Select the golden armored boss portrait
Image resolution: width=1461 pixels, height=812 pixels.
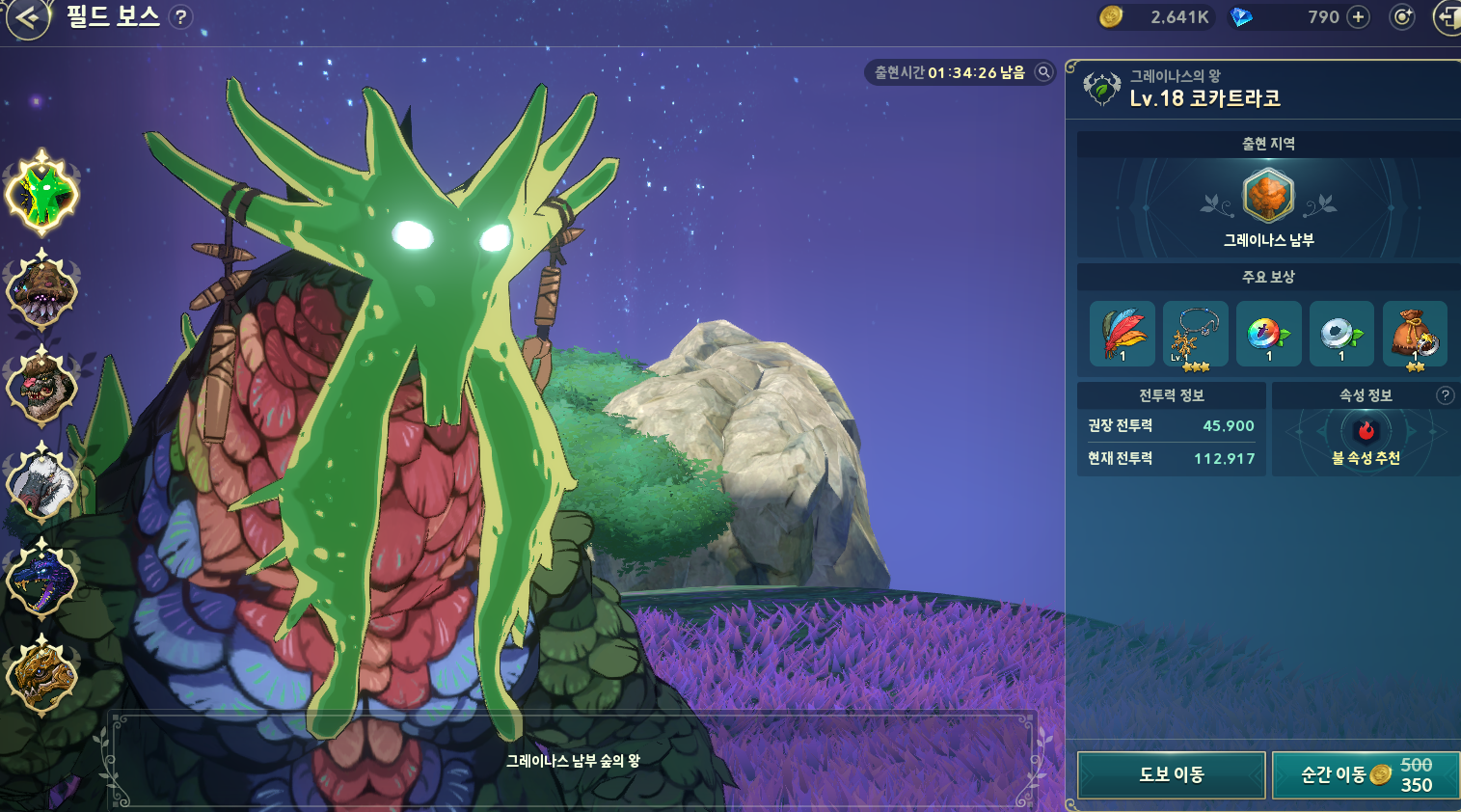tap(41, 674)
